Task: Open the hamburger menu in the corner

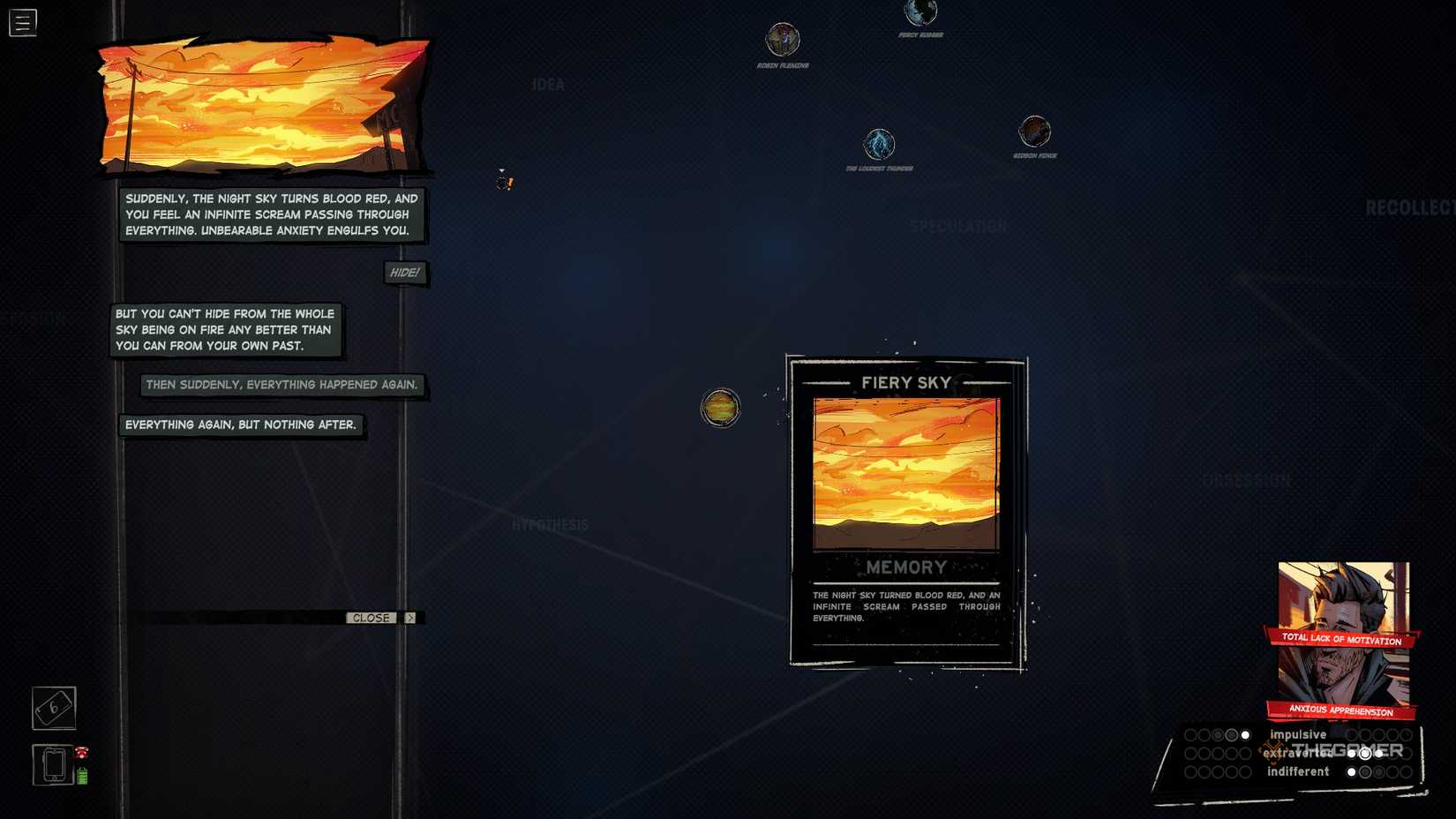Action: tap(22, 22)
